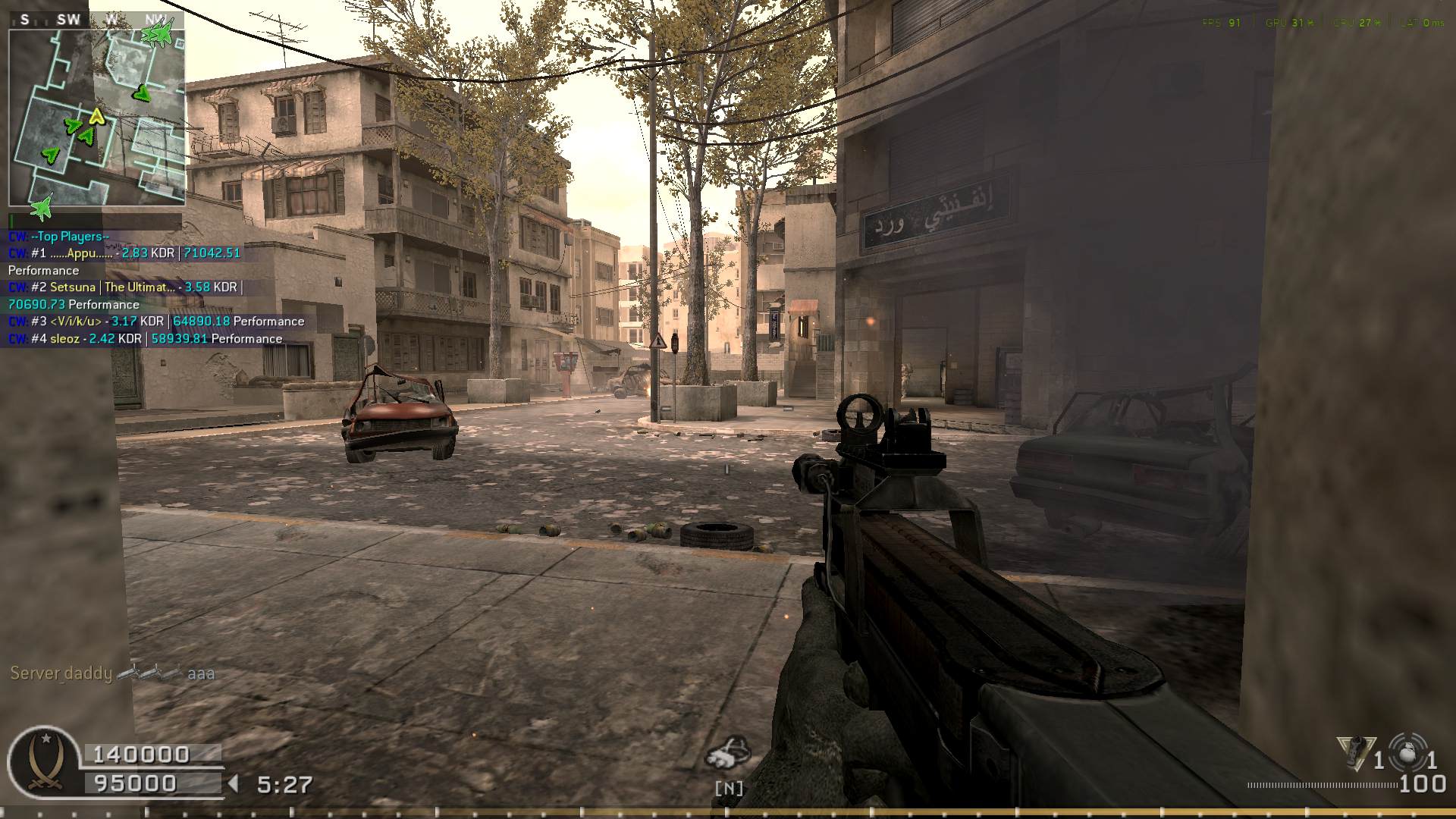Screen dimensions: 1456x819
Task: Choose the special grenade triangle icon
Action: pyautogui.click(x=1354, y=752)
